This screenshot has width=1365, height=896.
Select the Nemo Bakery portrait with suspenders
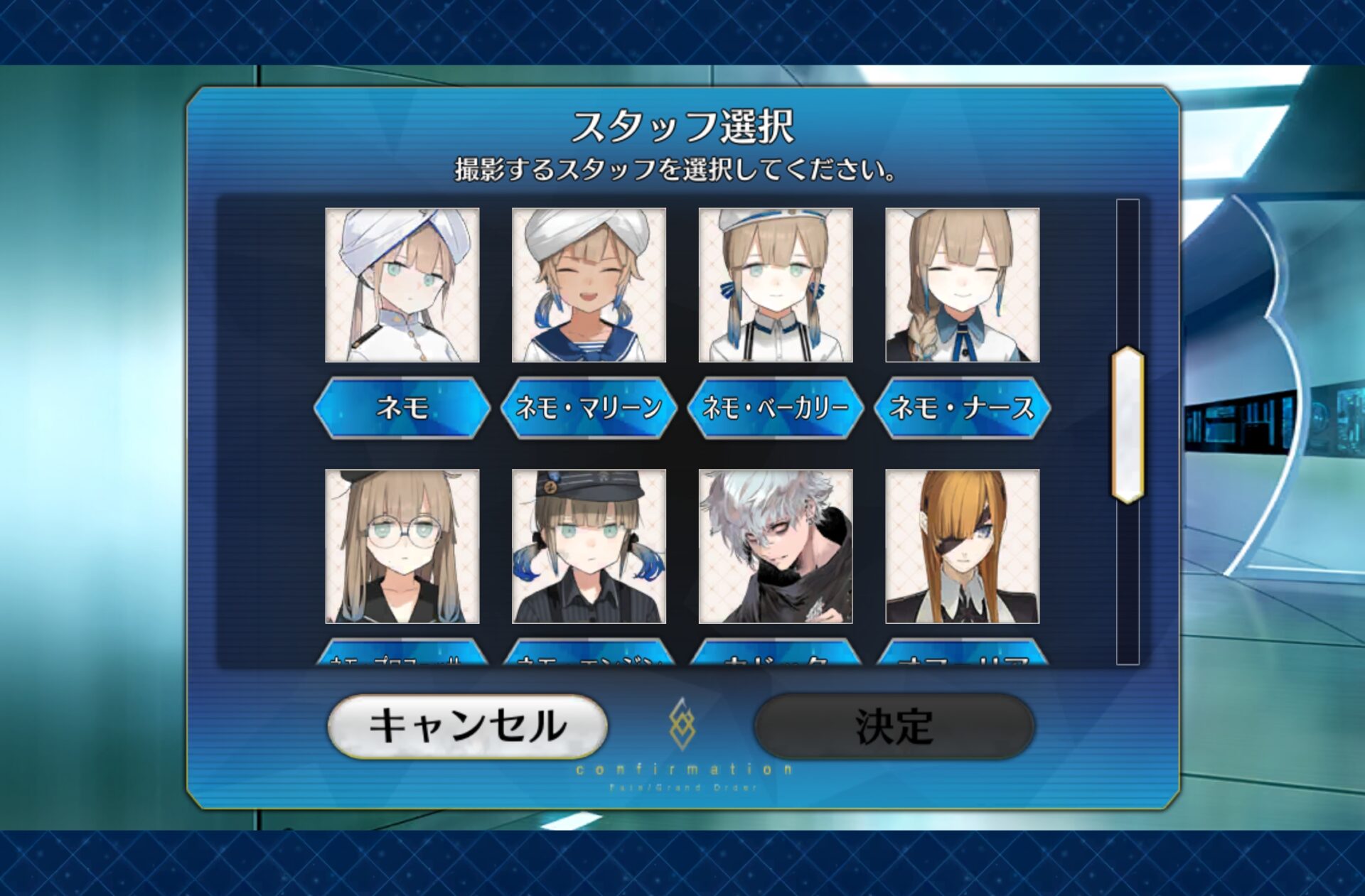coord(776,285)
